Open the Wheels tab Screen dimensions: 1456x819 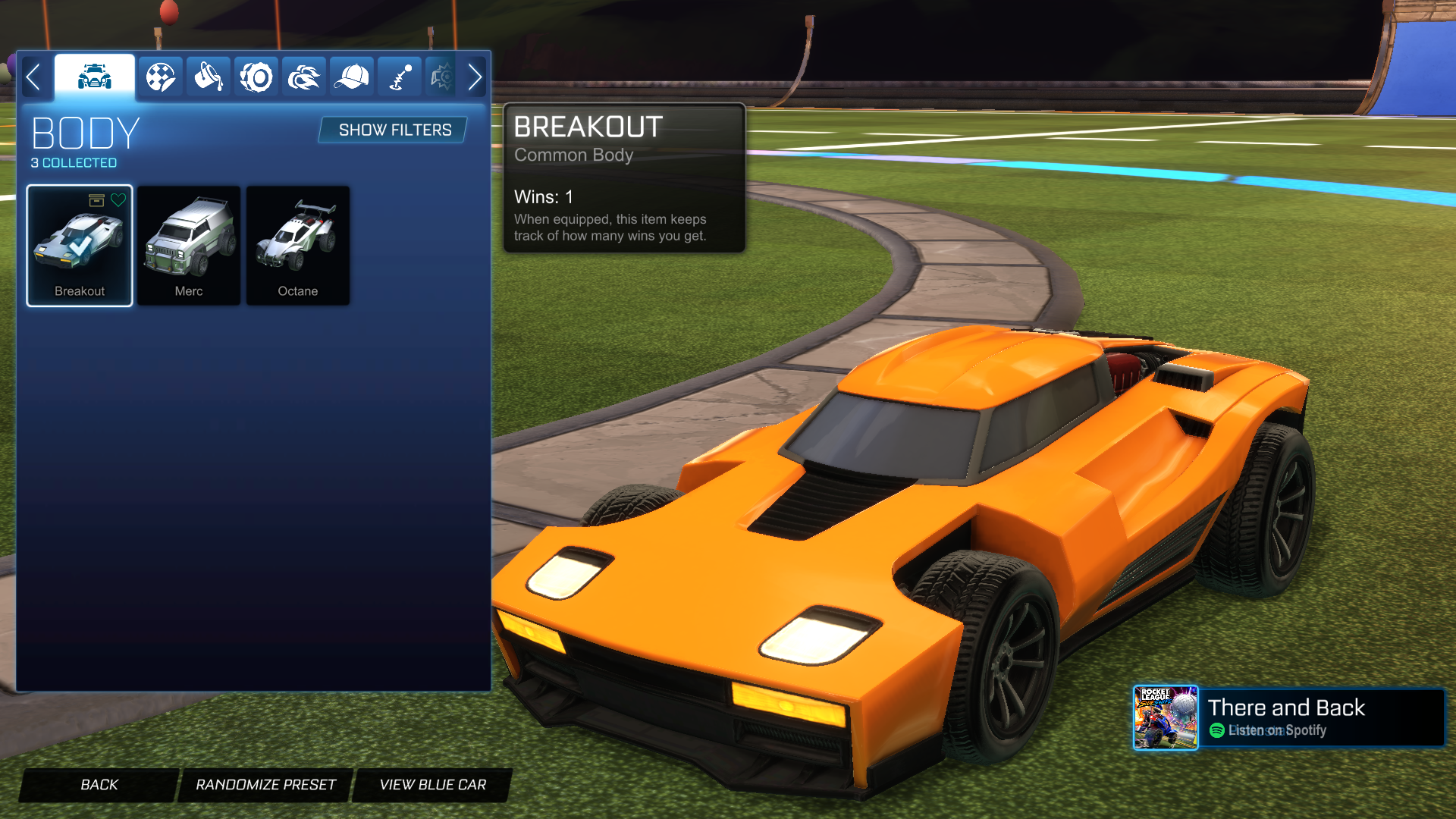256,77
